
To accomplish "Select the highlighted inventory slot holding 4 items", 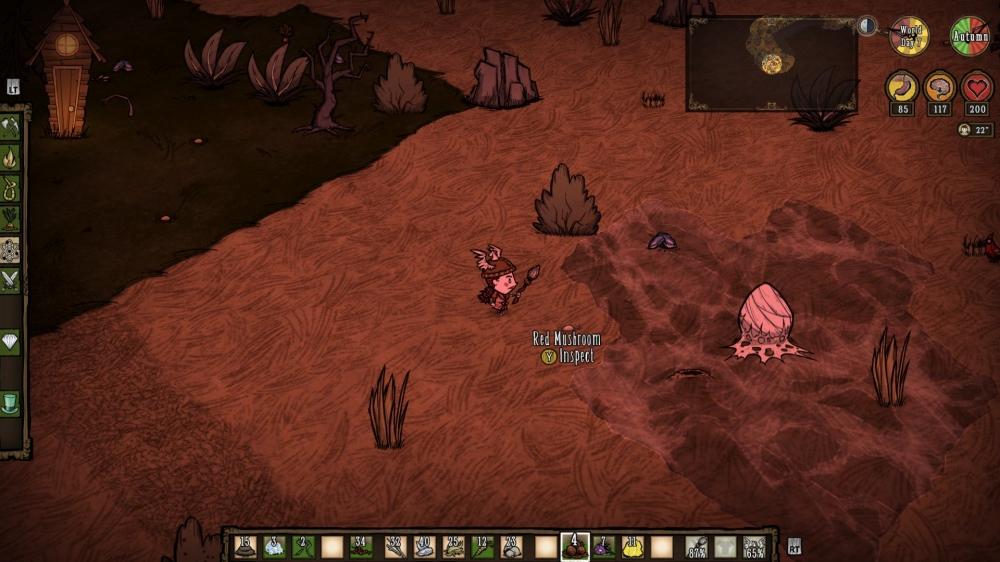I will coord(575,547).
